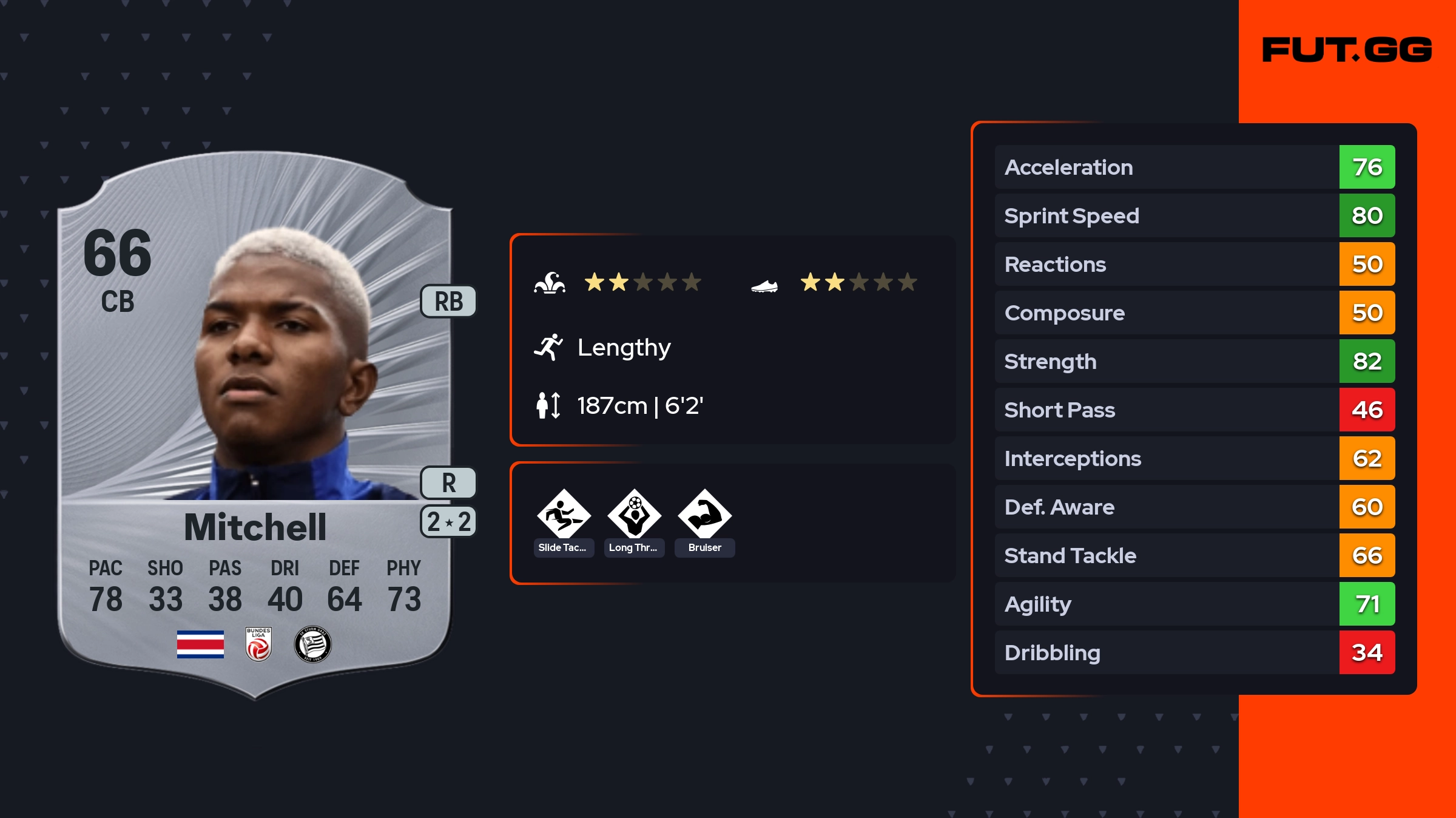The width and height of the screenshot is (1456, 818).
Task: Choose the Stand Tackle stat row
Action: [x=1194, y=555]
